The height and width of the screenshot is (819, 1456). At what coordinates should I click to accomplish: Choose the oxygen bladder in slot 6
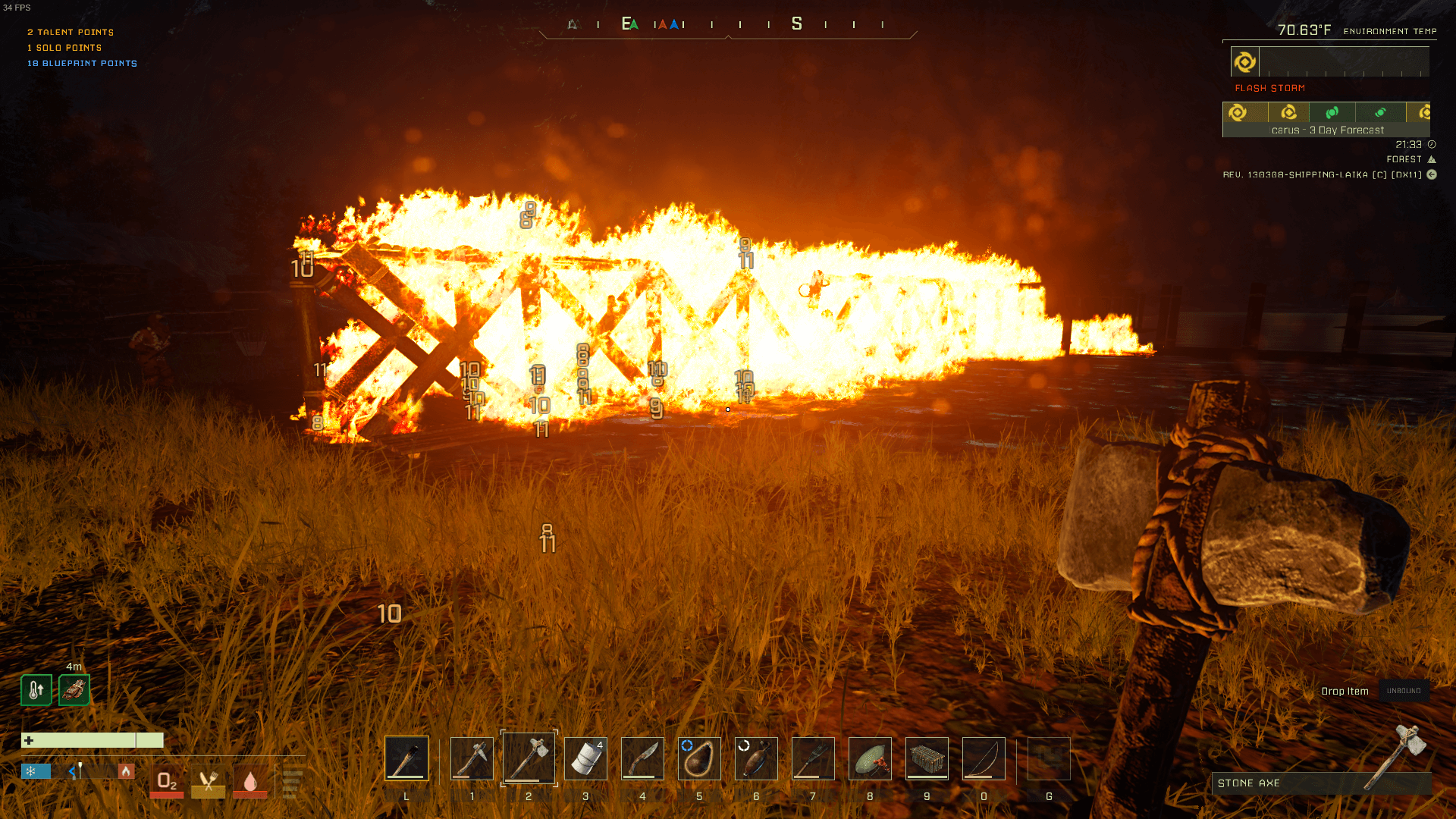(756, 758)
